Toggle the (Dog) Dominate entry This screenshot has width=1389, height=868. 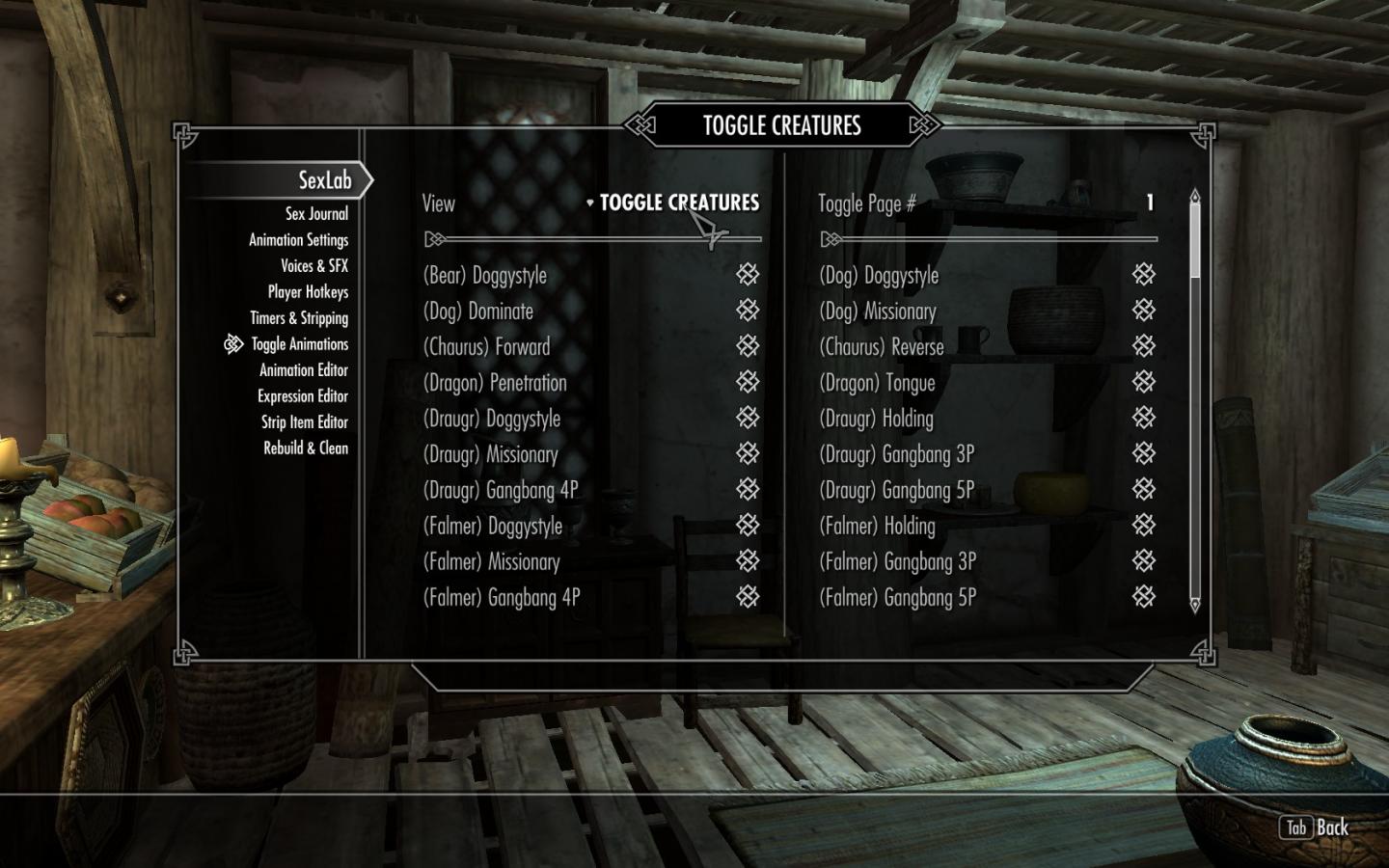pyautogui.click(x=748, y=311)
